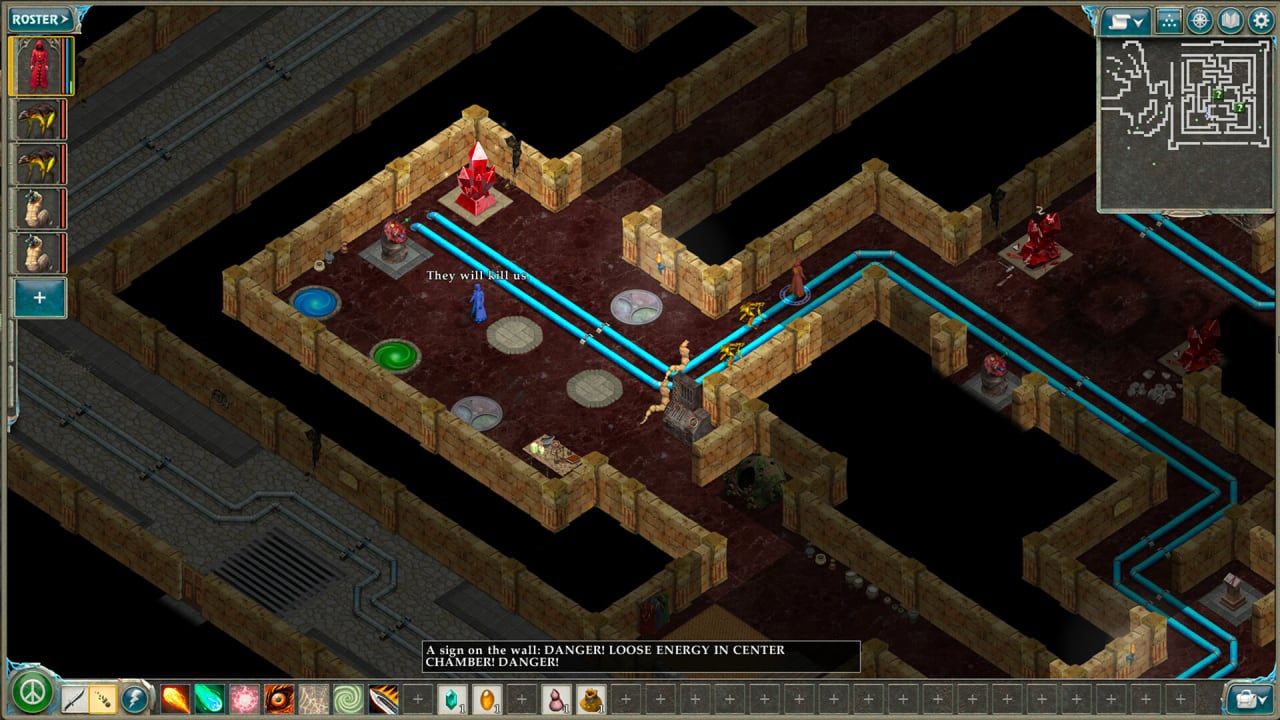Viewport: 1280px width, 720px height.
Task: Open settings with the gear icon
Action: point(1260,21)
